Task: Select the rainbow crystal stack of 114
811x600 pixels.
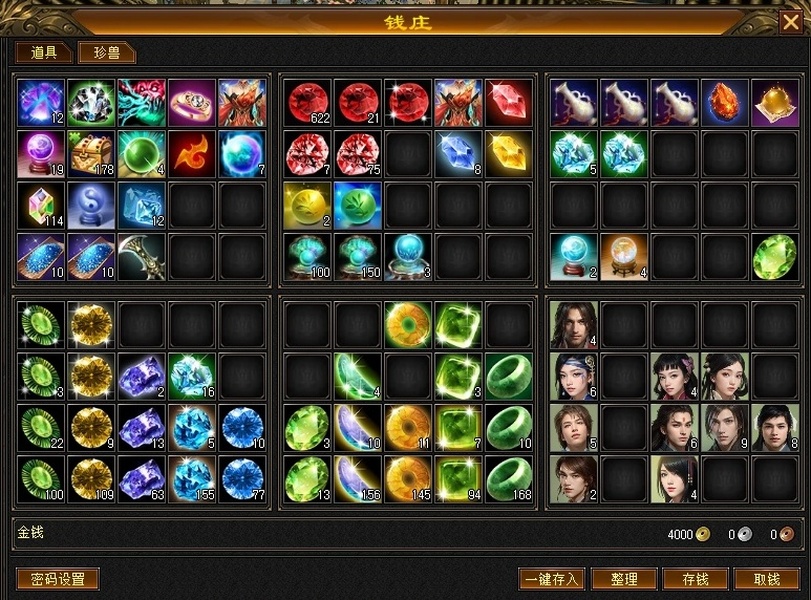Action: coord(42,205)
